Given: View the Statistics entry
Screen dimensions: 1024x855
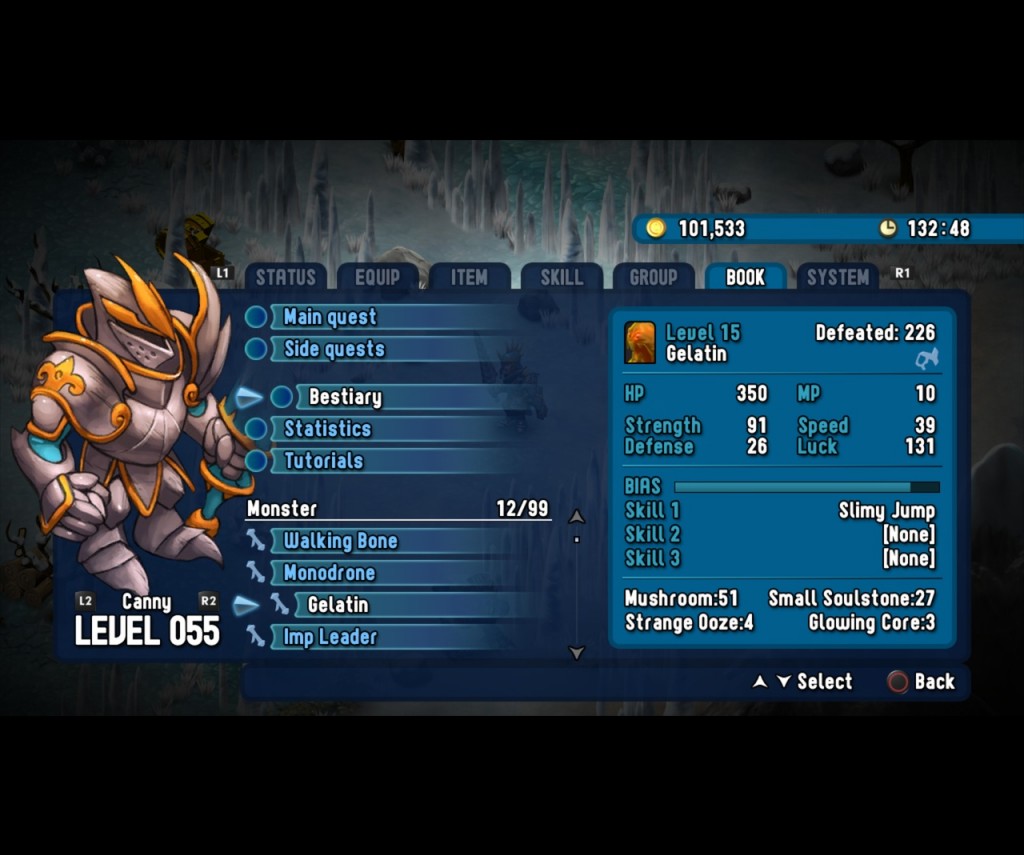Looking at the screenshot, I should 327,429.
